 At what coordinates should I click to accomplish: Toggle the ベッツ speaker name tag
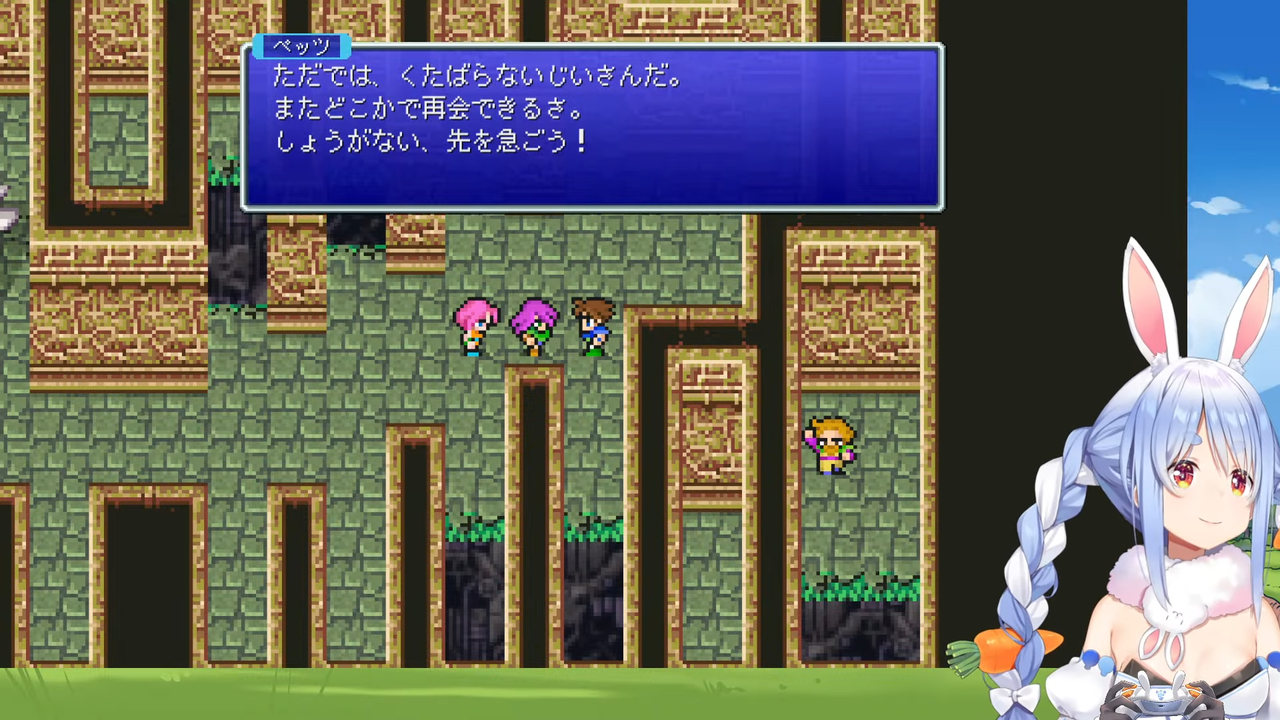(303, 47)
